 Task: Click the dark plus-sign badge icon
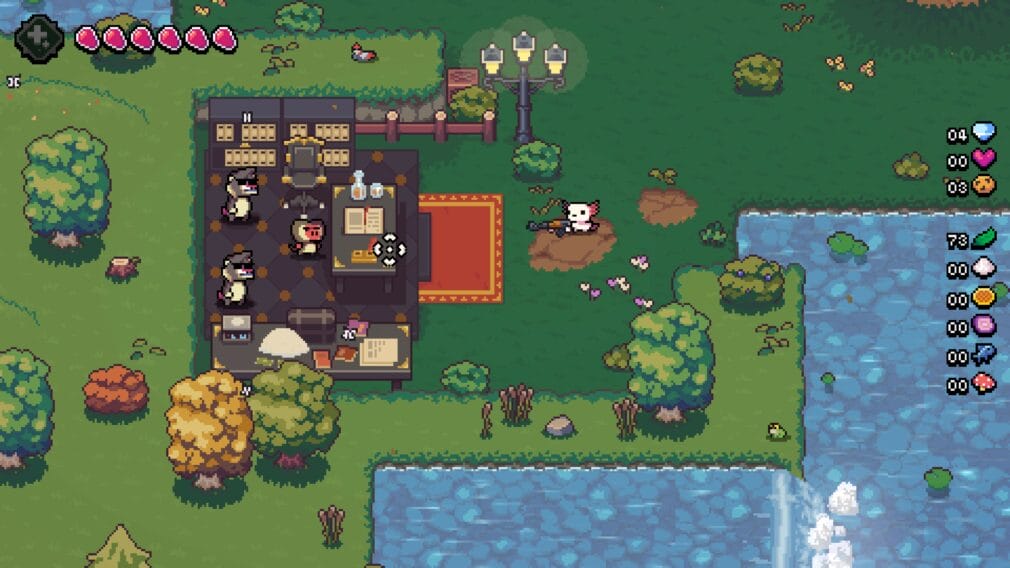(39, 37)
